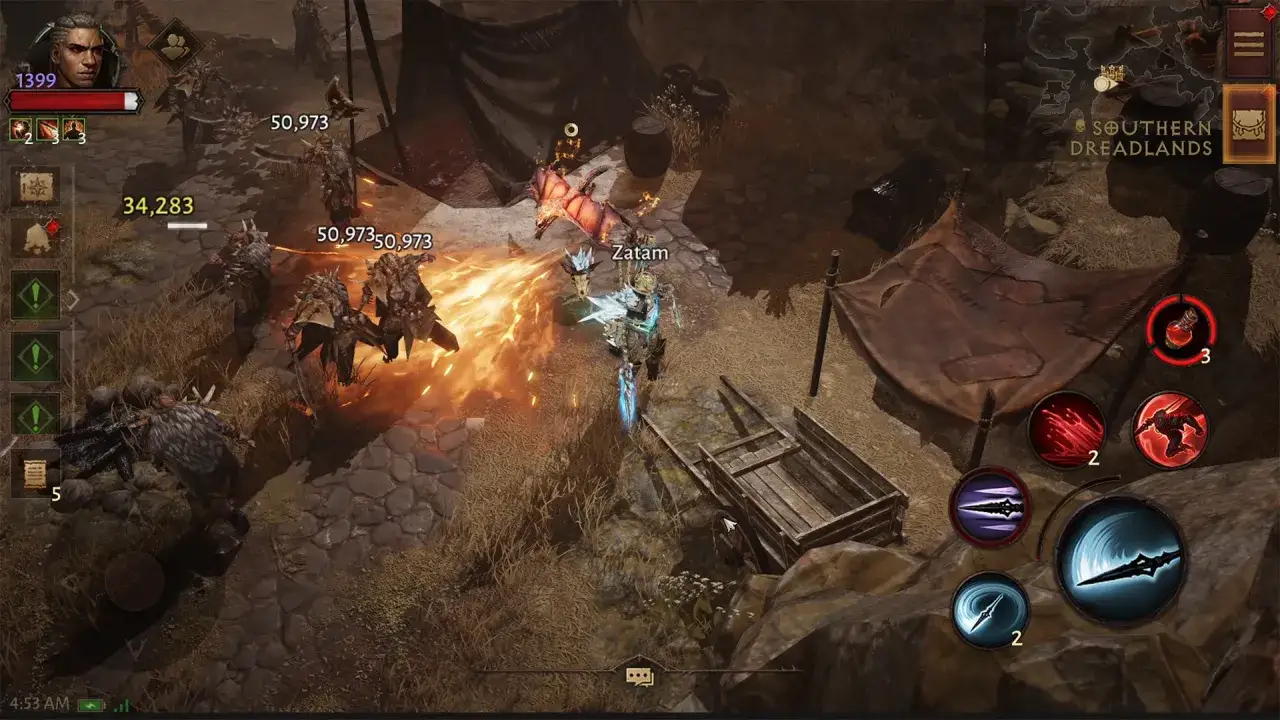Click the castle marker on the minimap
The width and height of the screenshot is (1280, 720).
pyautogui.click(x=1111, y=71)
